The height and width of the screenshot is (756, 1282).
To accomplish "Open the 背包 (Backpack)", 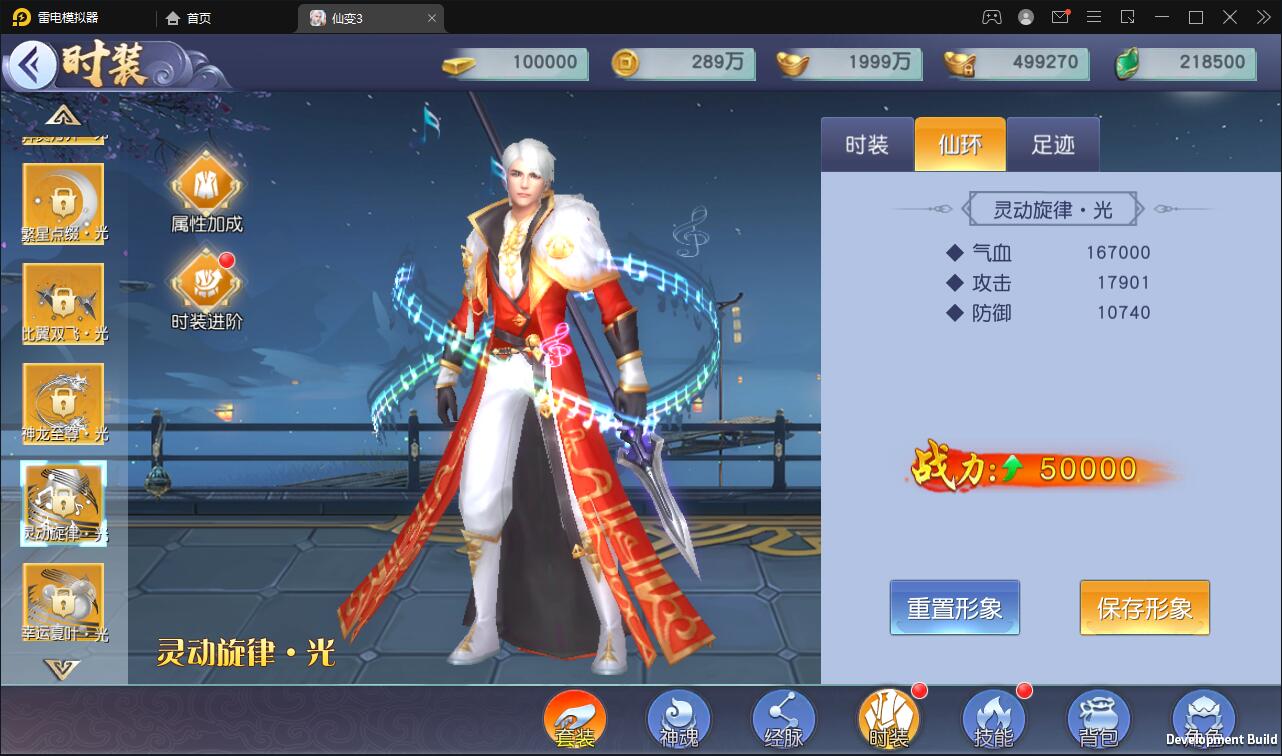I will (1098, 718).
